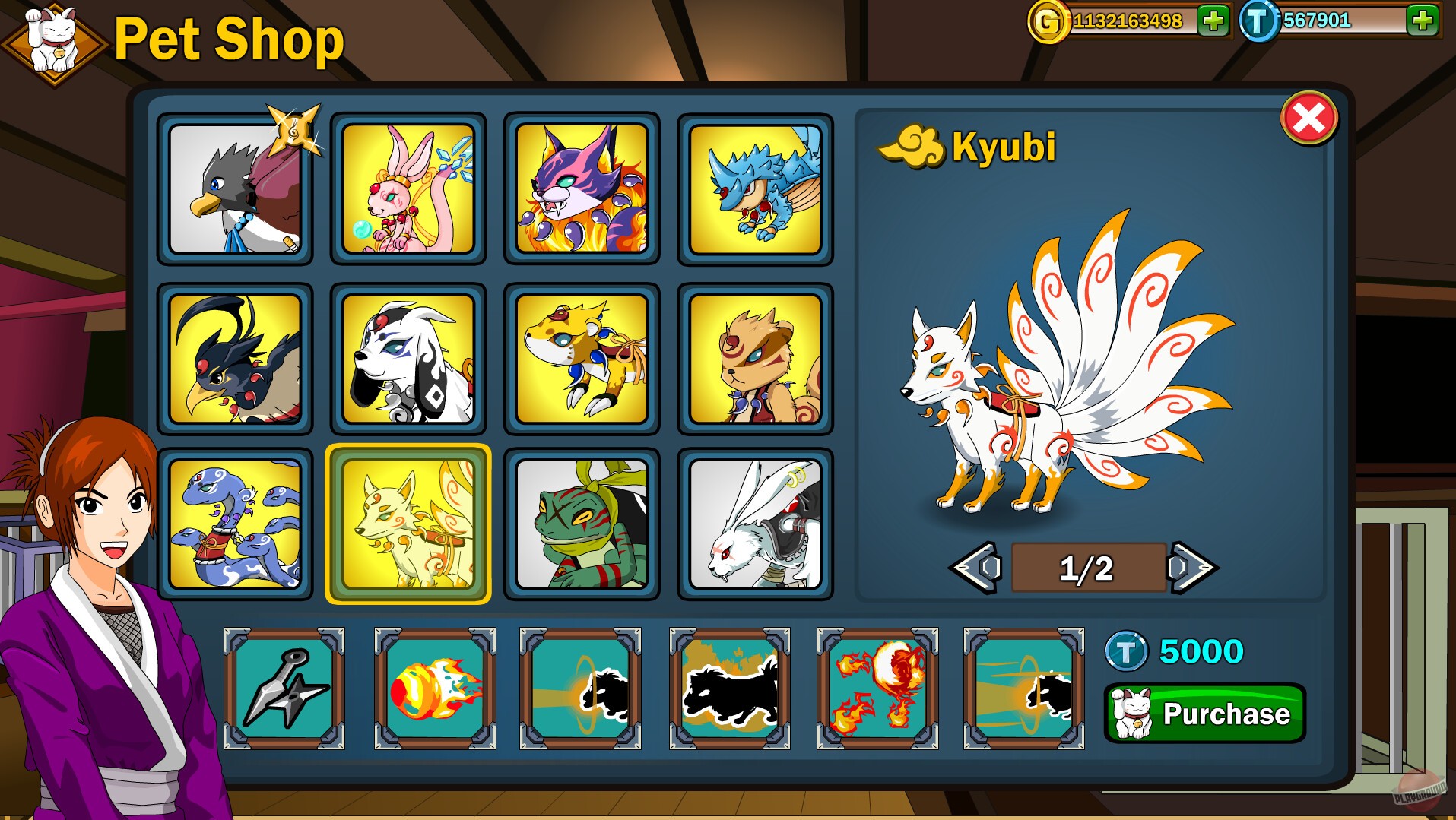
Task: Click the 1/2 page indicator
Action: (x=1087, y=566)
